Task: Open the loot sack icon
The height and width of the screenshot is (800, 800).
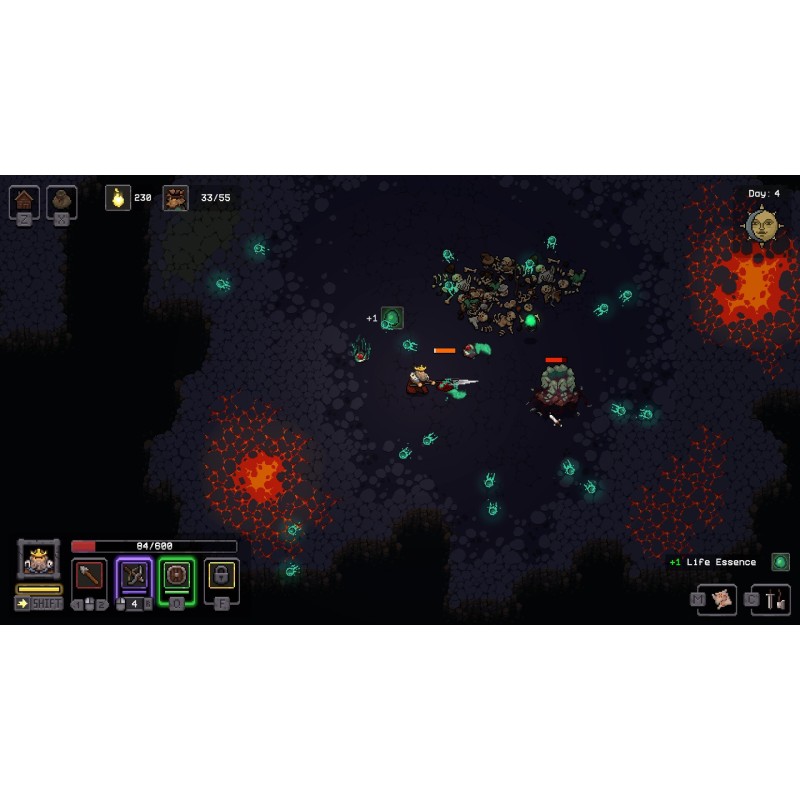Action: (62, 200)
